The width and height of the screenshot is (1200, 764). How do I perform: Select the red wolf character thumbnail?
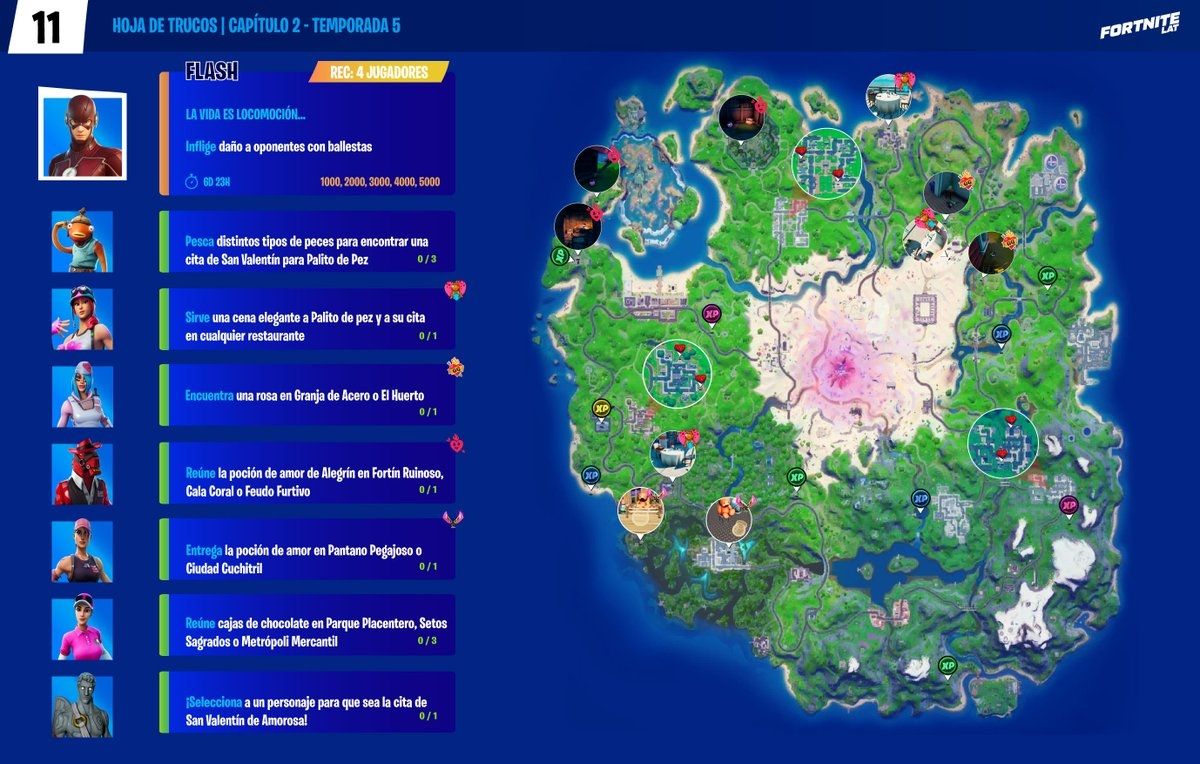pyautogui.click(x=82, y=472)
